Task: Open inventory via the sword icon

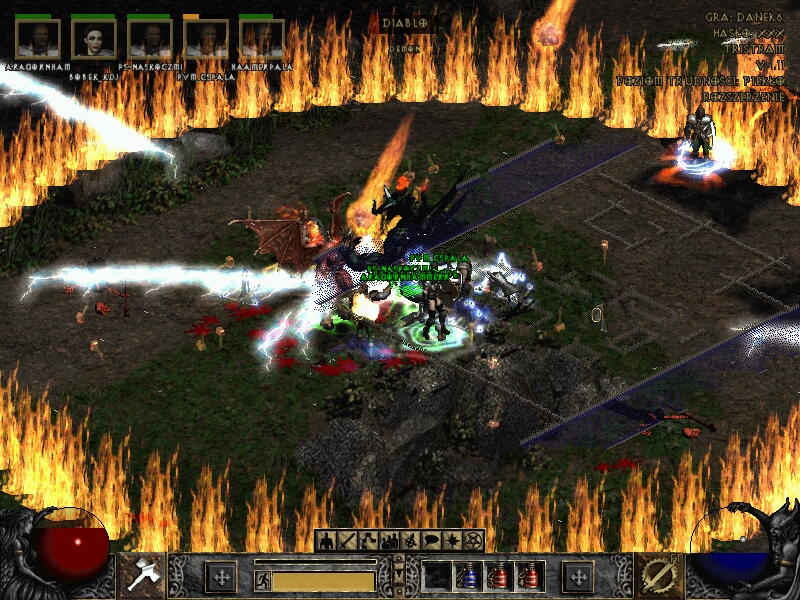Action: pyautogui.click(x=346, y=541)
